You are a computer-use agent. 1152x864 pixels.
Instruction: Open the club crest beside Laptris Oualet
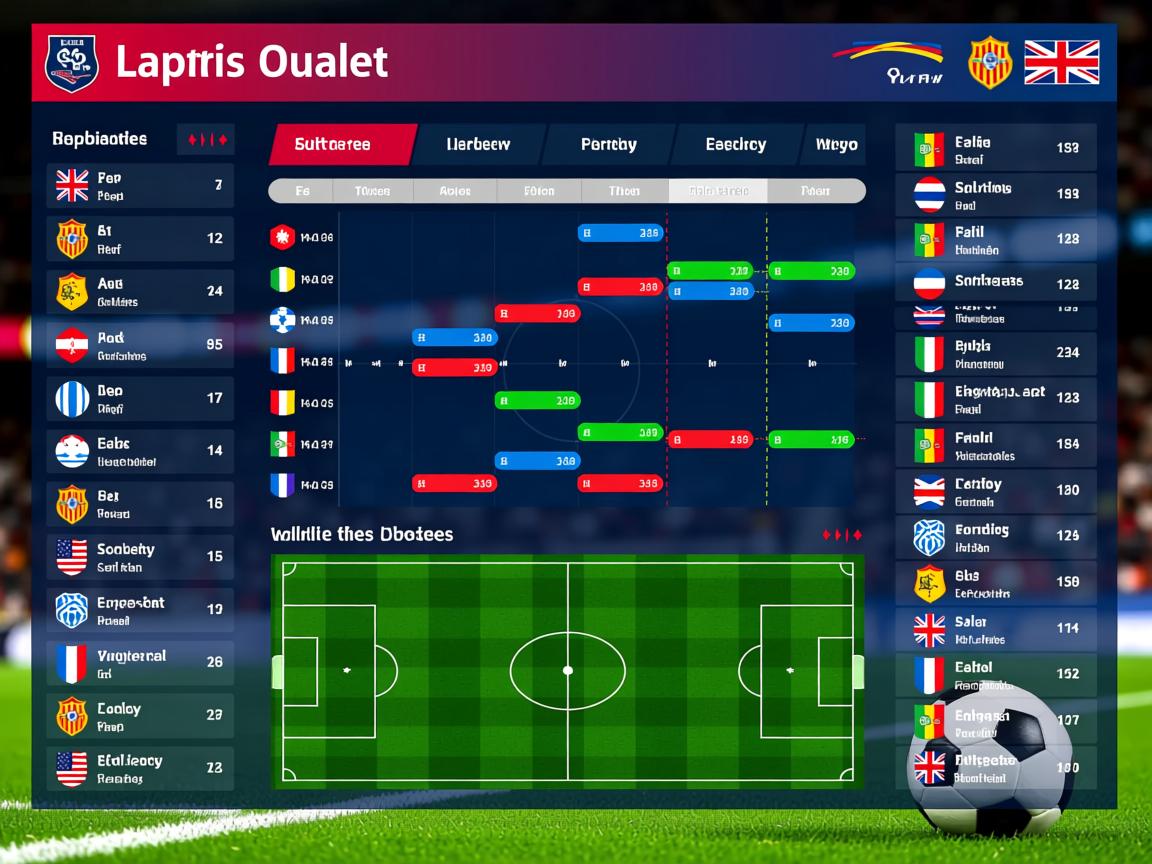(x=72, y=63)
